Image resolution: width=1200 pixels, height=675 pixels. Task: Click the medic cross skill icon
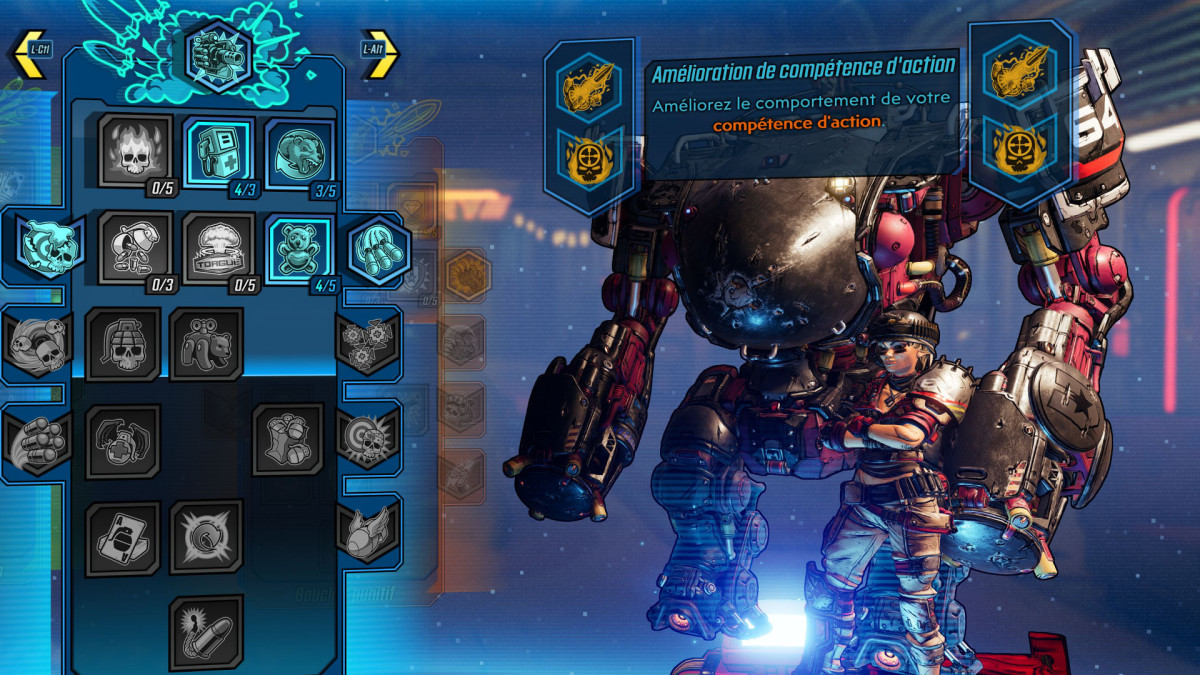[x=123, y=441]
